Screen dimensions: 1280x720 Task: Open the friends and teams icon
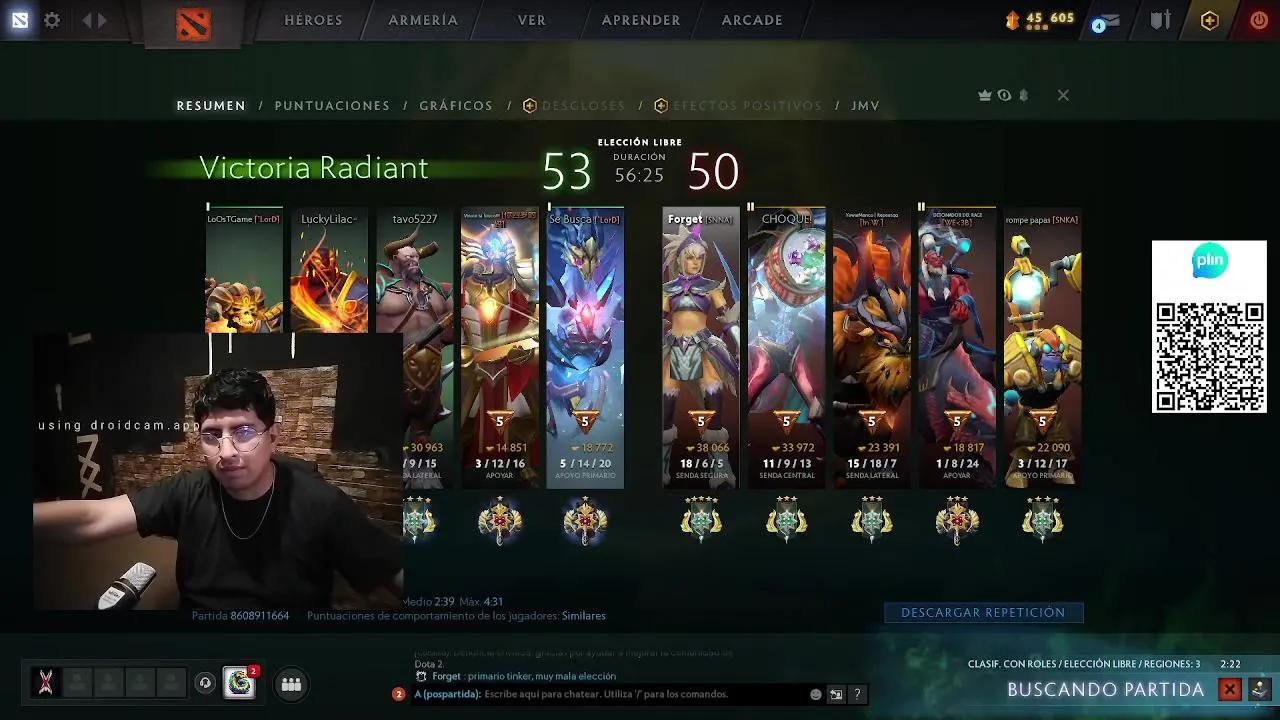click(290, 684)
